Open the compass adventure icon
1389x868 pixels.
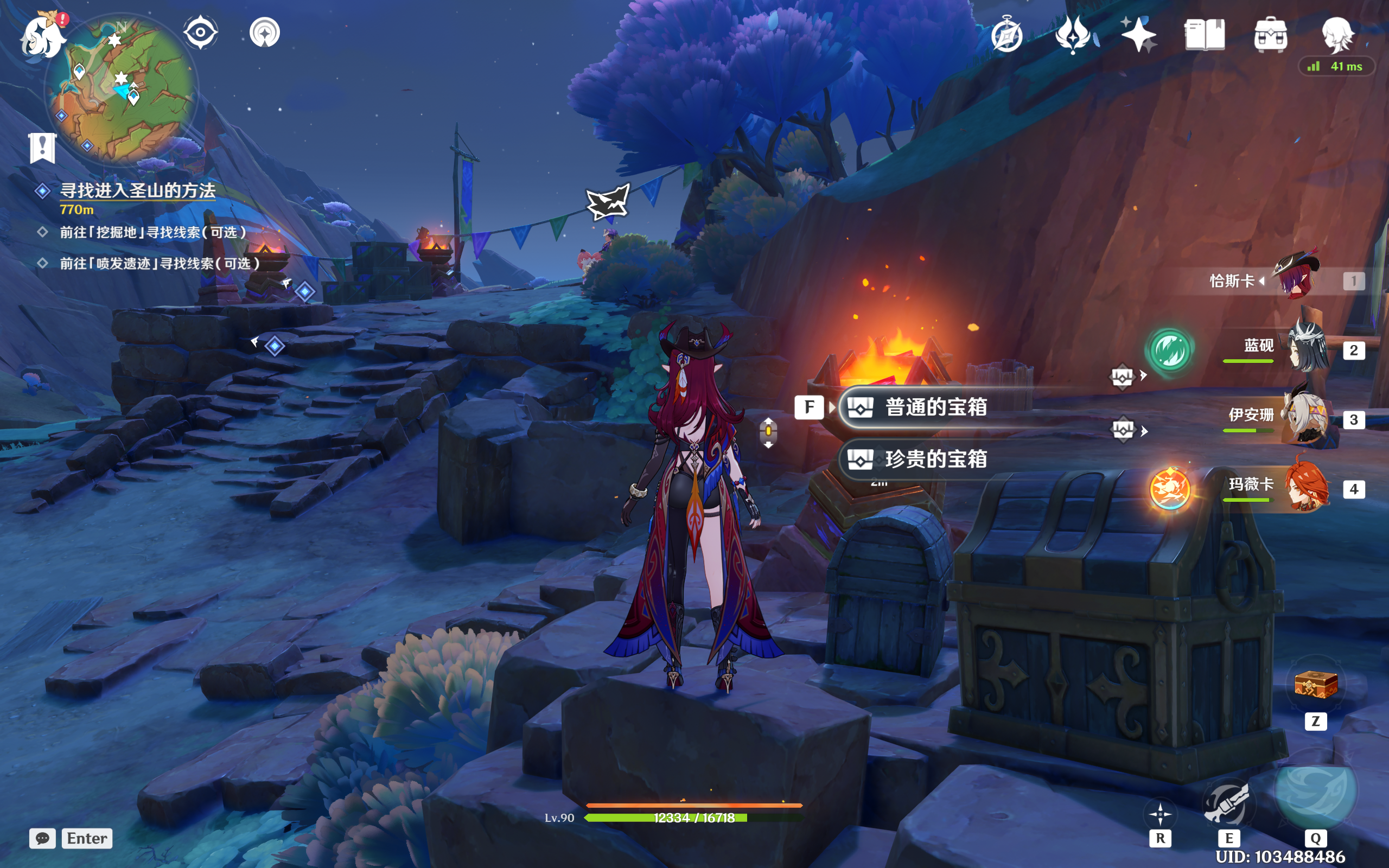click(x=1006, y=36)
